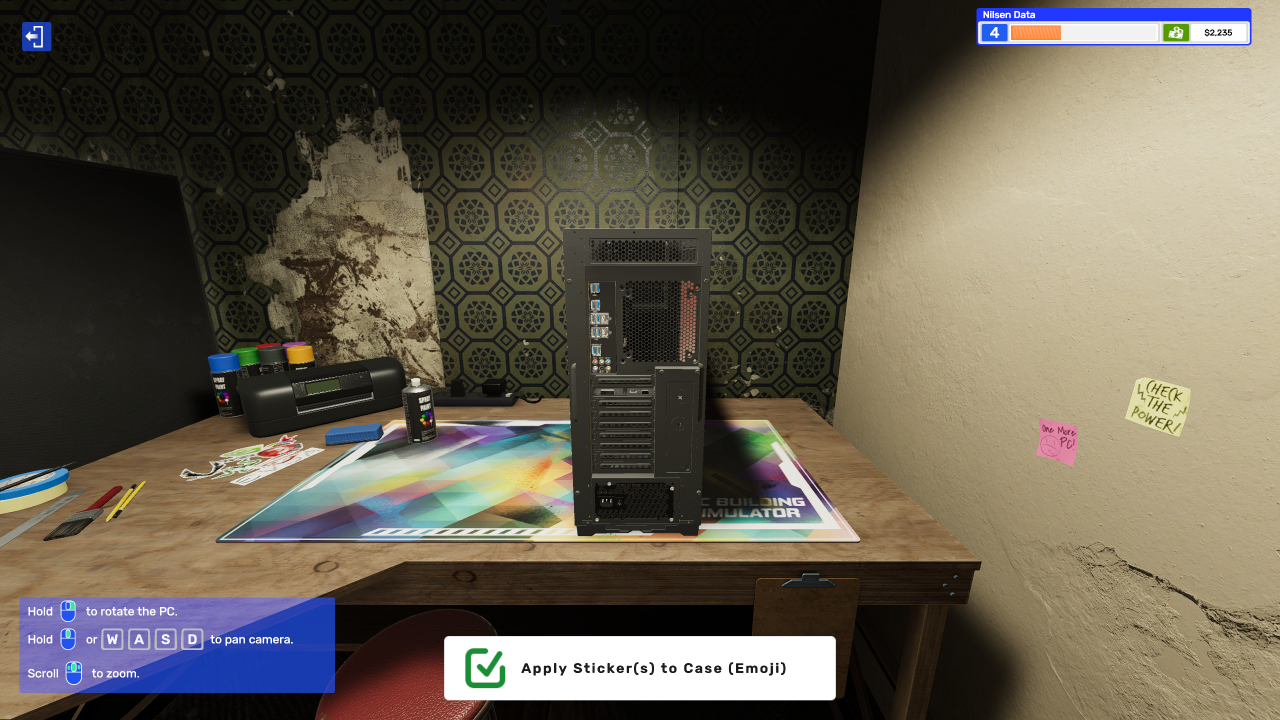This screenshot has height=720, width=1280.
Task: Click the mouse icon next to rotate the PC hint
Action: coord(67,611)
